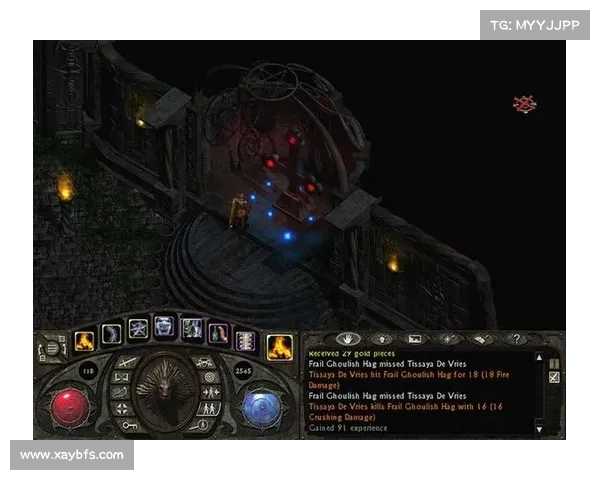Viewport: 600px width, 480px height.
Task: Open the picture icon tab
Action: click(x=417, y=339)
